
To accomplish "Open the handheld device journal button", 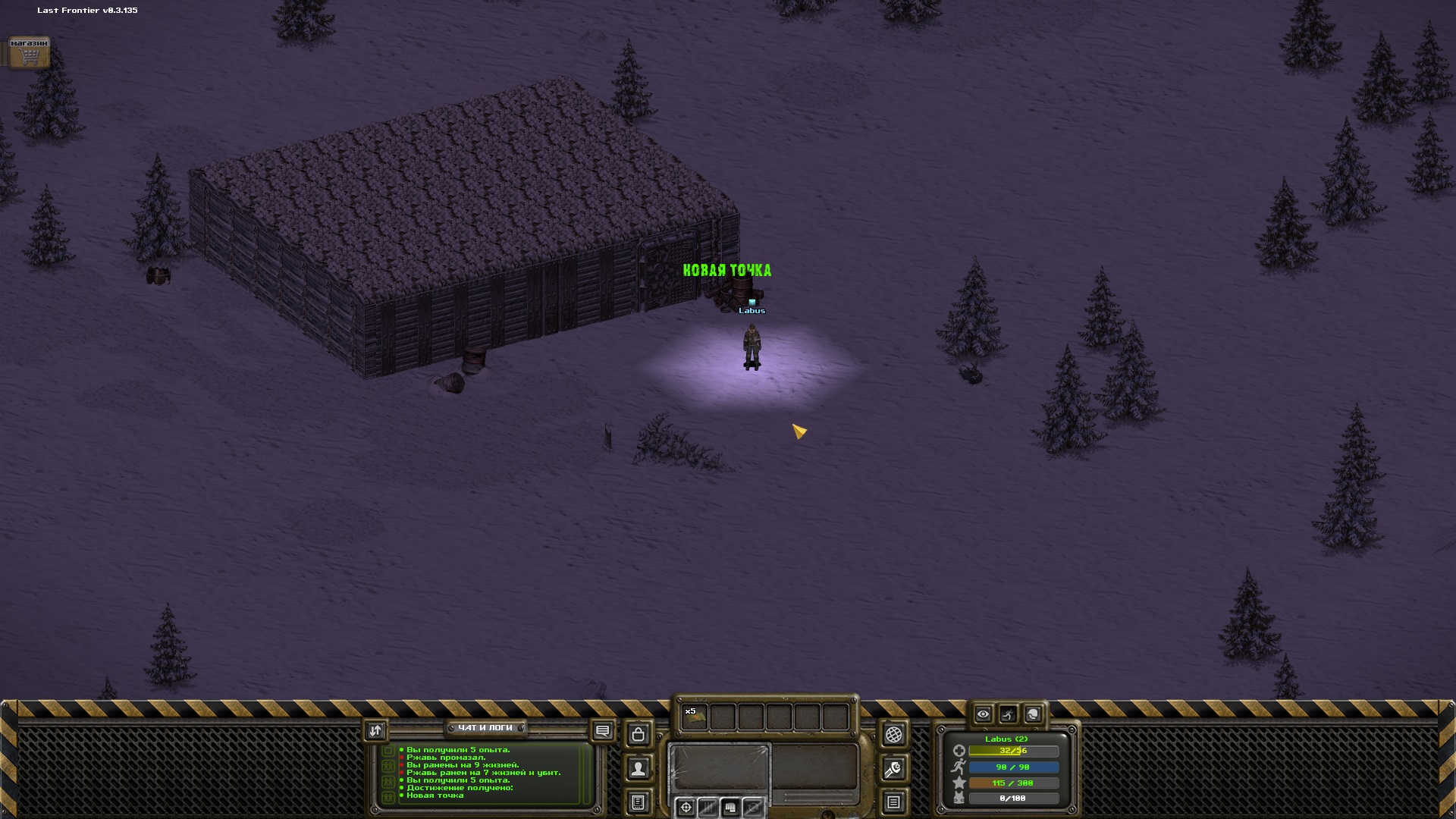I will [639, 802].
